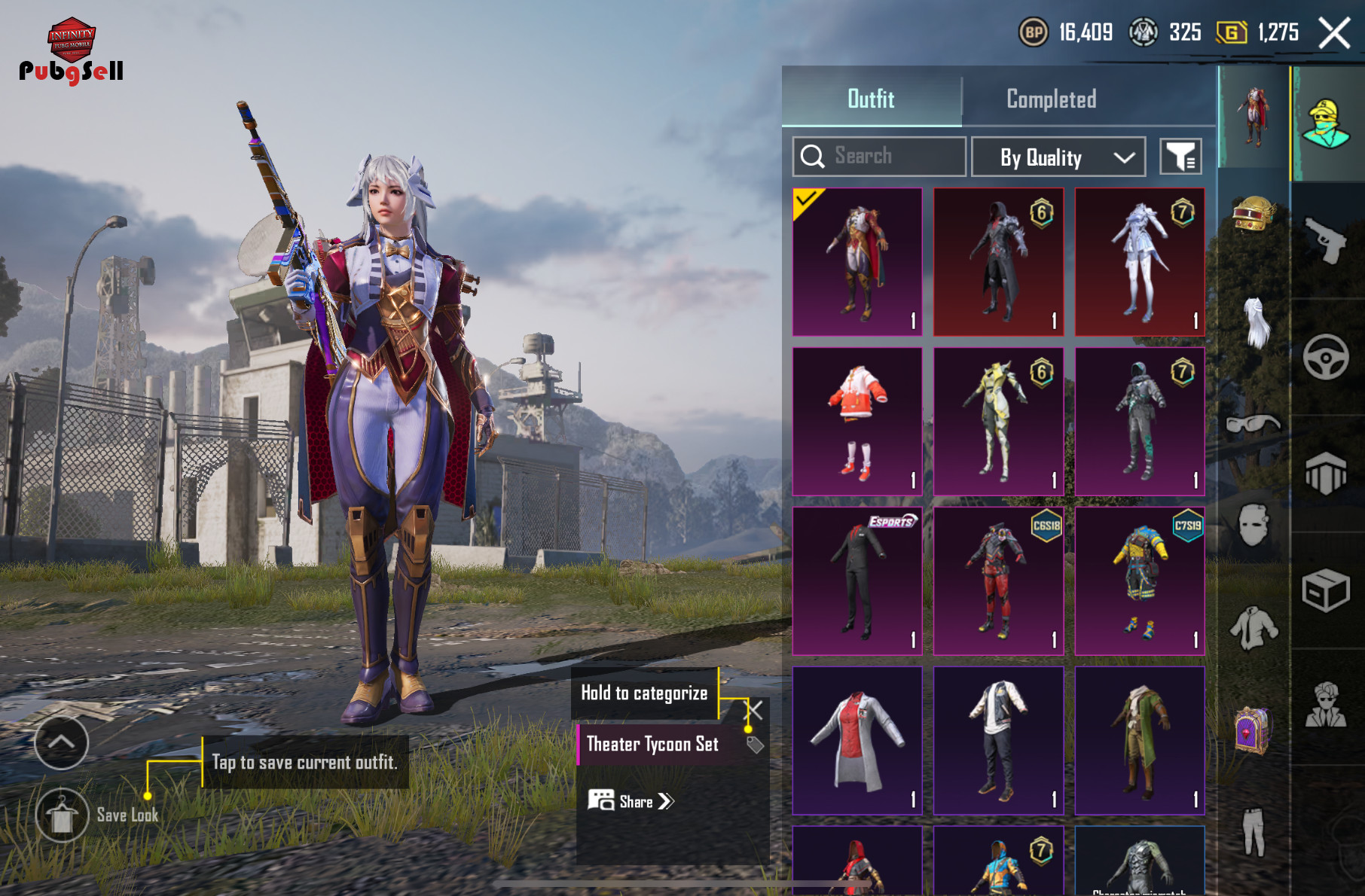Share the Theater Tycoon Set
The height and width of the screenshot is (896, 1365).
coord(631,801)
